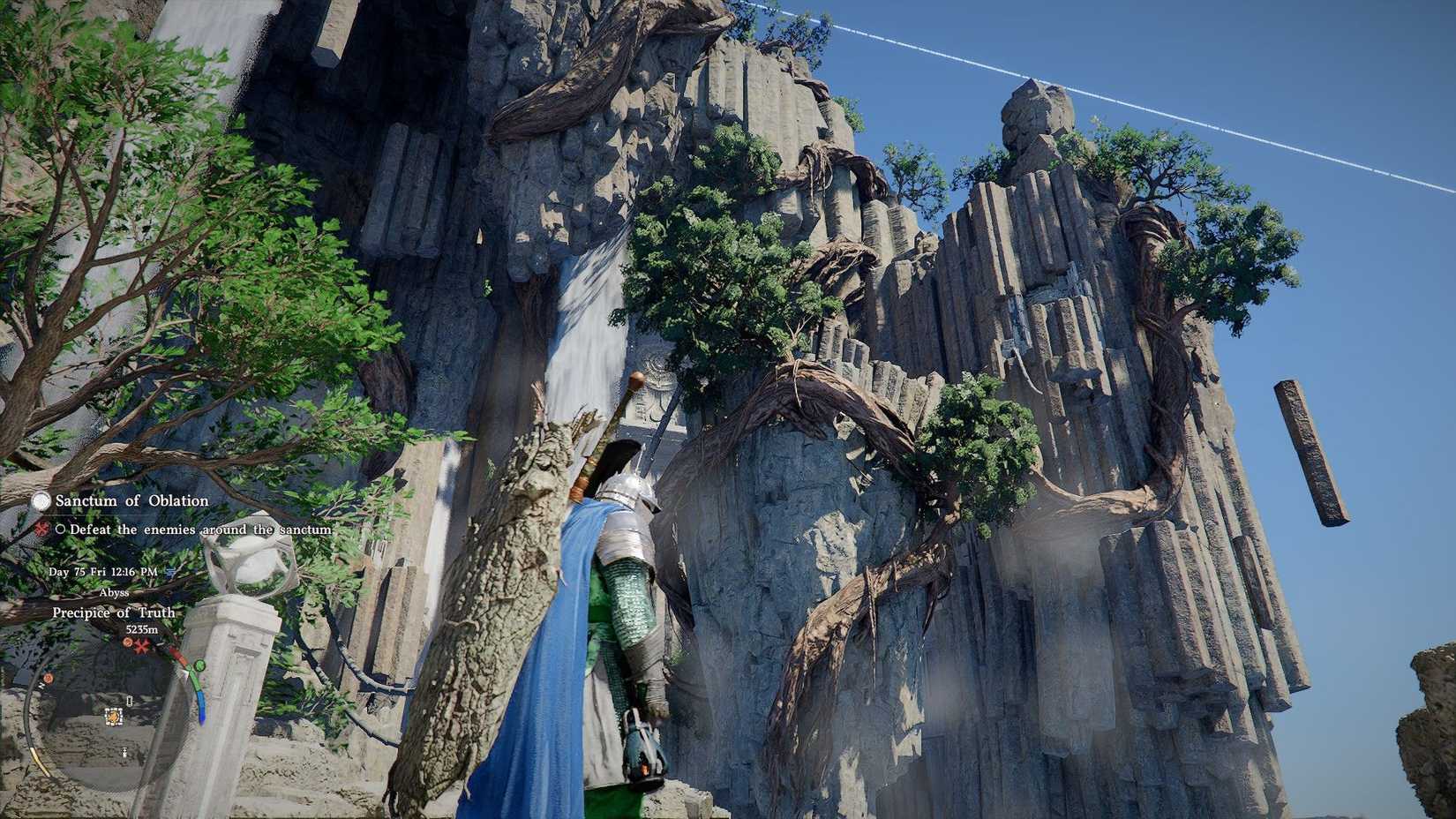Click the "Day 75 Fri 12:16 PM" time display
Image resolution: width=1456 pixels, height=819 pixels.
pos(101,571)
